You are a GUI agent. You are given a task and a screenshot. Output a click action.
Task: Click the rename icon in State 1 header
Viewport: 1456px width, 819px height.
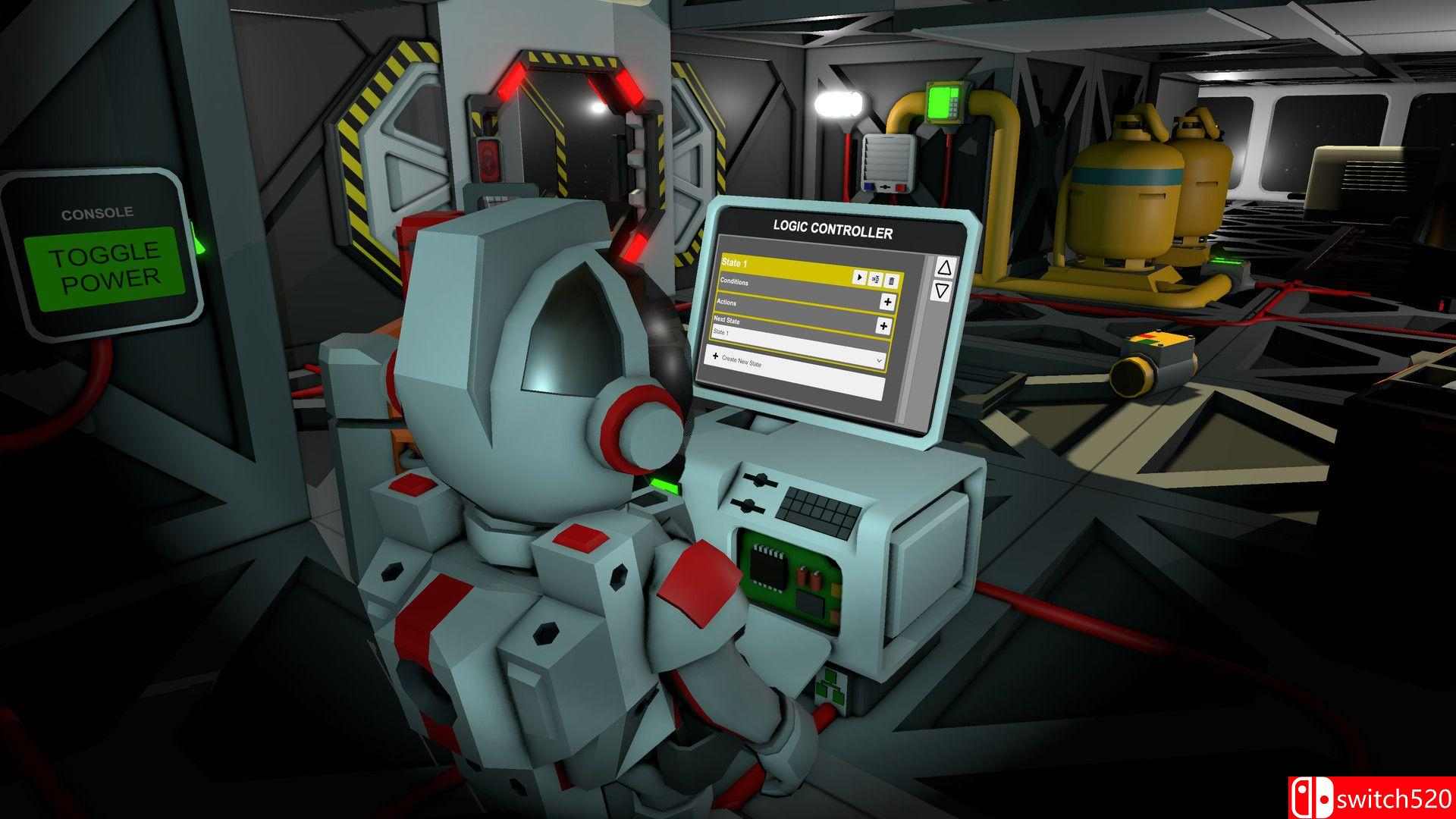click(876, 279)
